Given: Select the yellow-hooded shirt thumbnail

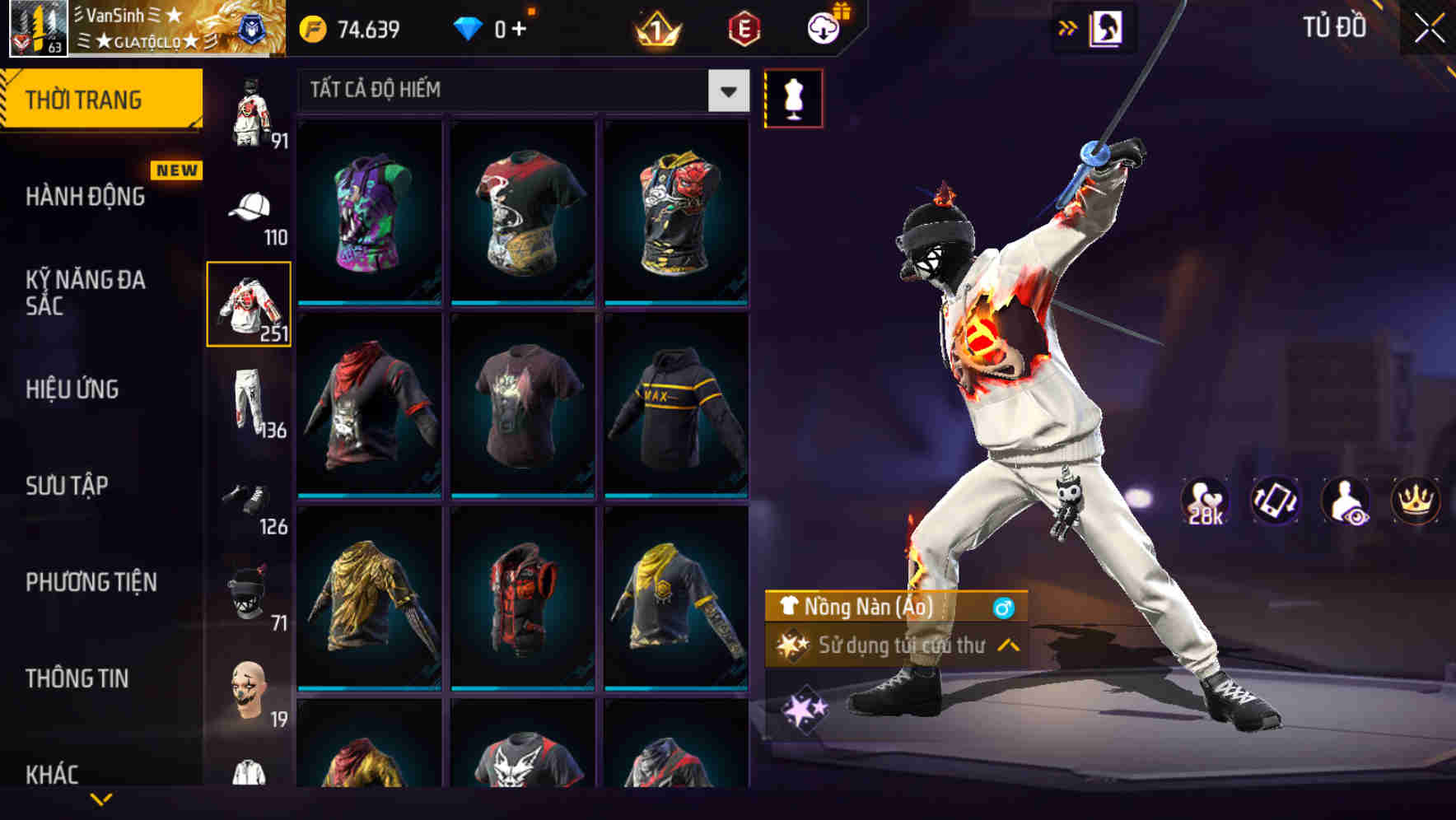Looking at the screenshot, I should [674, 610].
